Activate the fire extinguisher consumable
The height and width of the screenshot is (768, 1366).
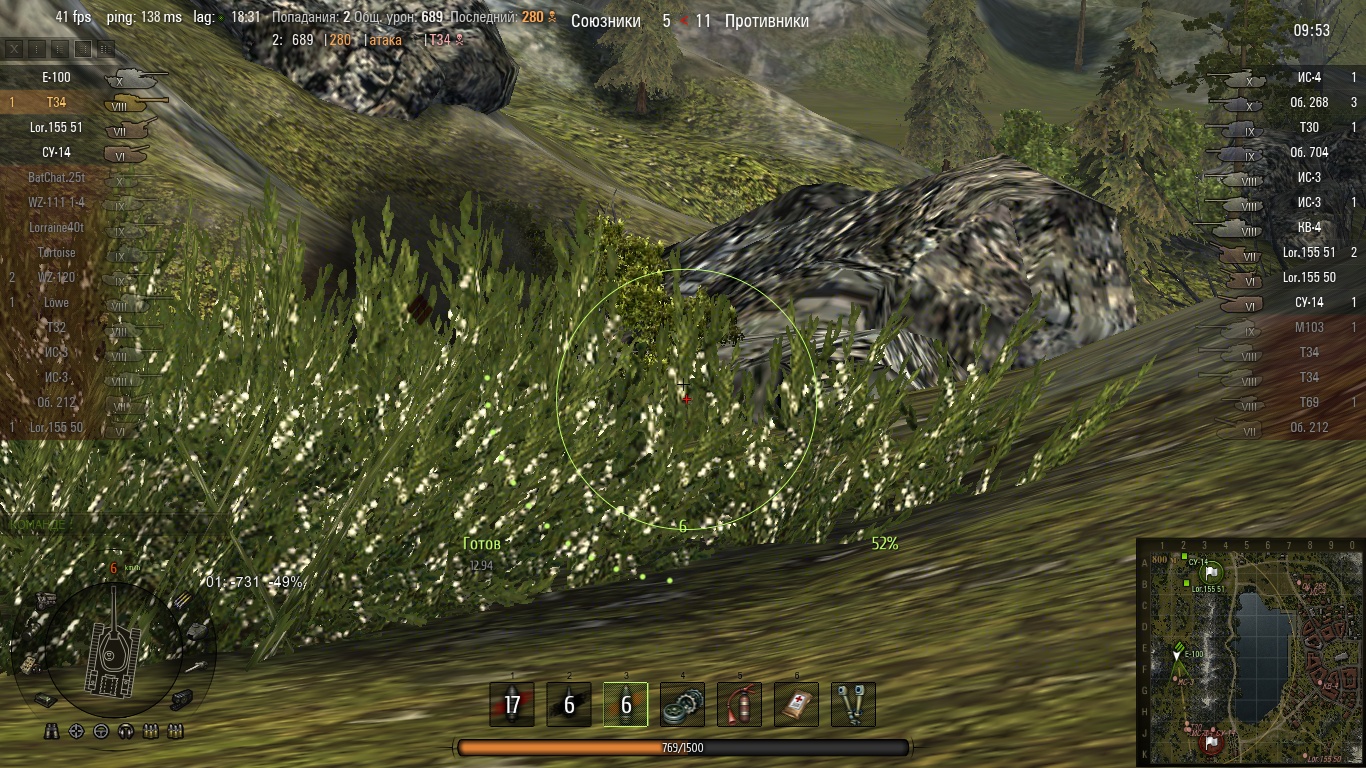[739, 704]
